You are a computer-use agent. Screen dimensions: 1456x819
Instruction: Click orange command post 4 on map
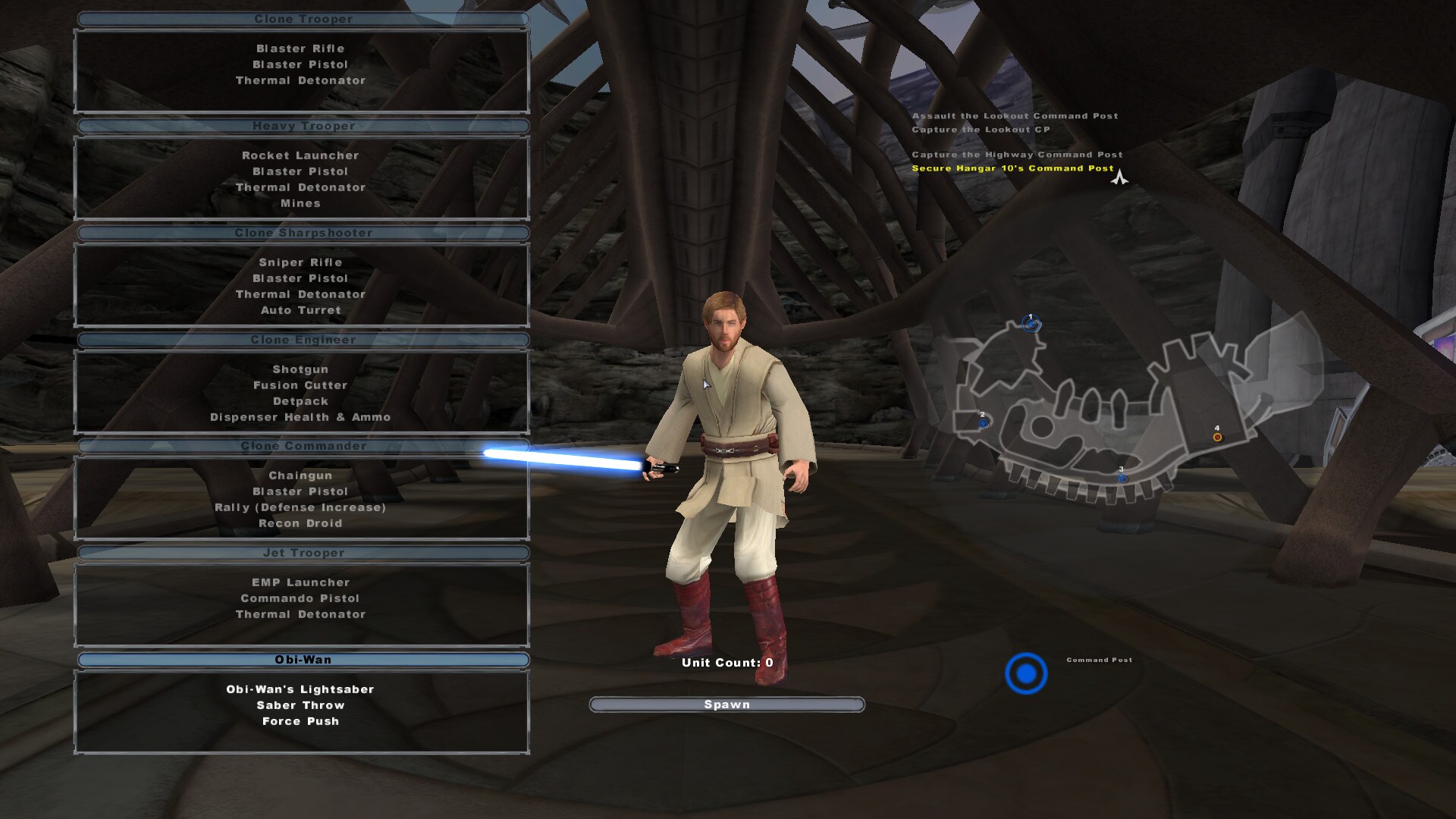click(x=1217, y=437)
